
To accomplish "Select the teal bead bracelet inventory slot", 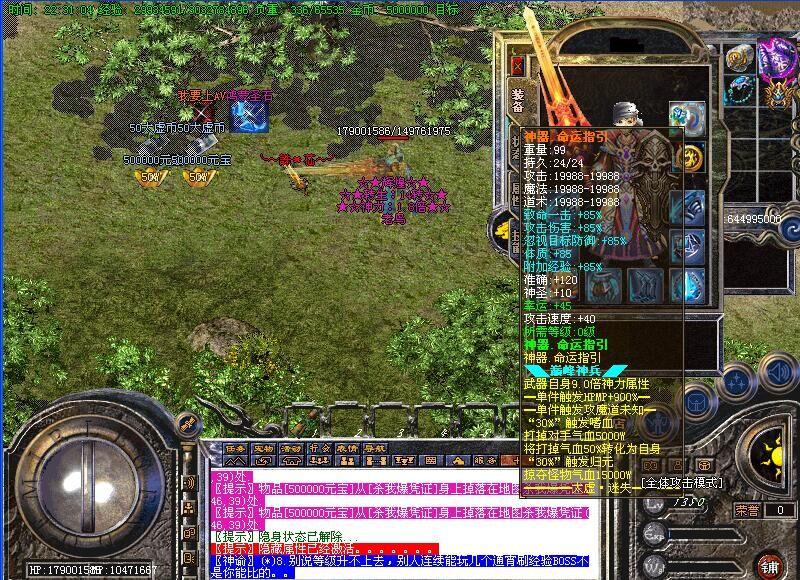I will (739, 90).
